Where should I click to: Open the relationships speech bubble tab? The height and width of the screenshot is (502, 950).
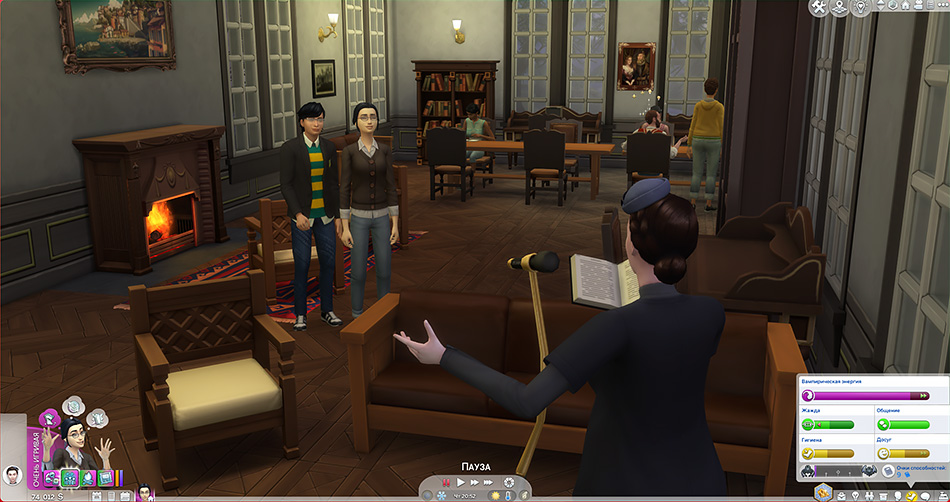pyautogui.click(x=925, y=496)
